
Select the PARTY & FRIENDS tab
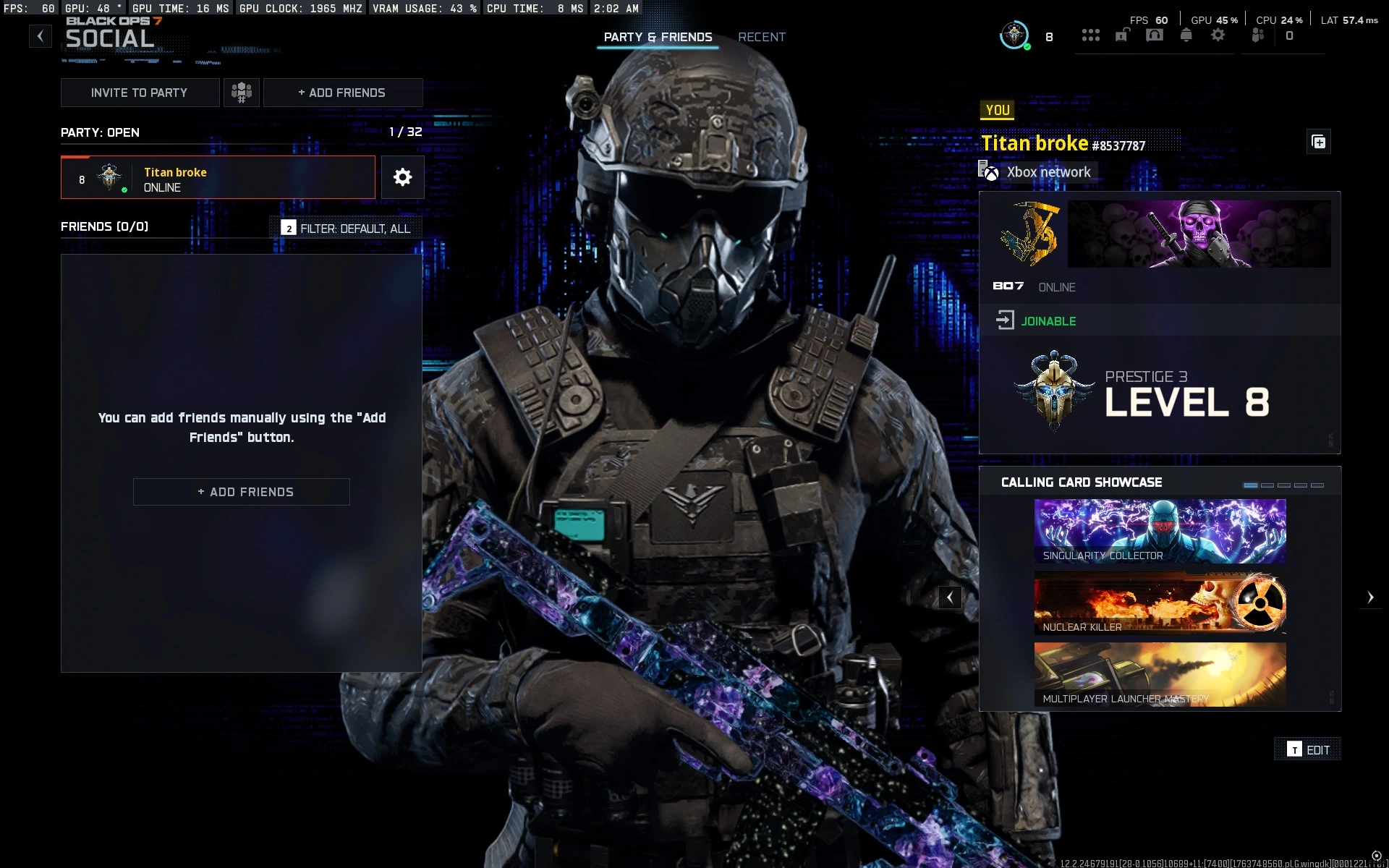pyautogui.click(x=658, y=37)
